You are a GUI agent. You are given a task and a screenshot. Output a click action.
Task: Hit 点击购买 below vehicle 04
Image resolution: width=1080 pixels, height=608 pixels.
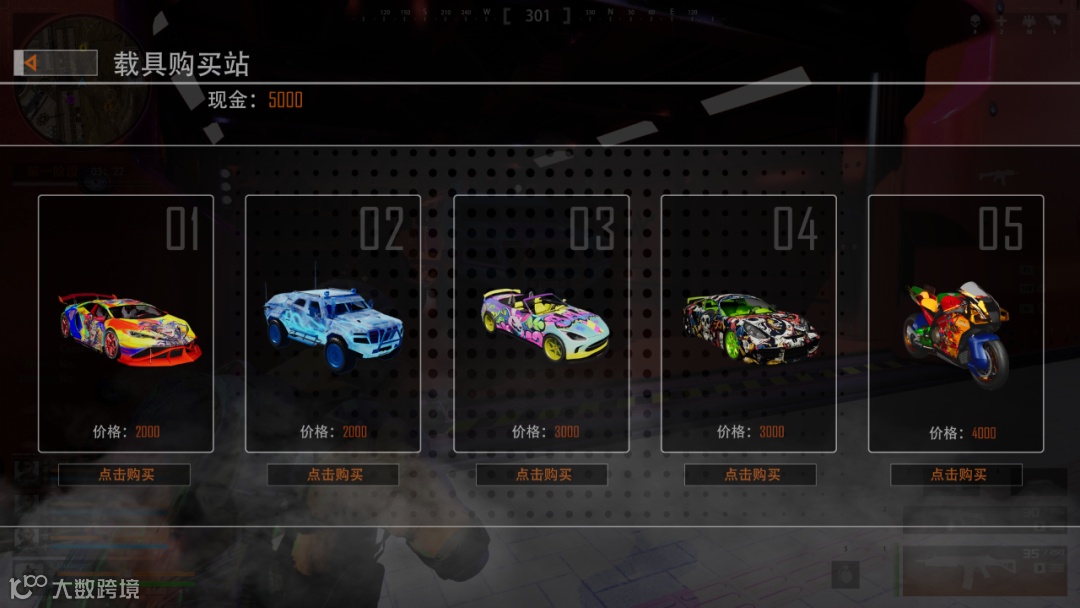(x=750, y=475)
